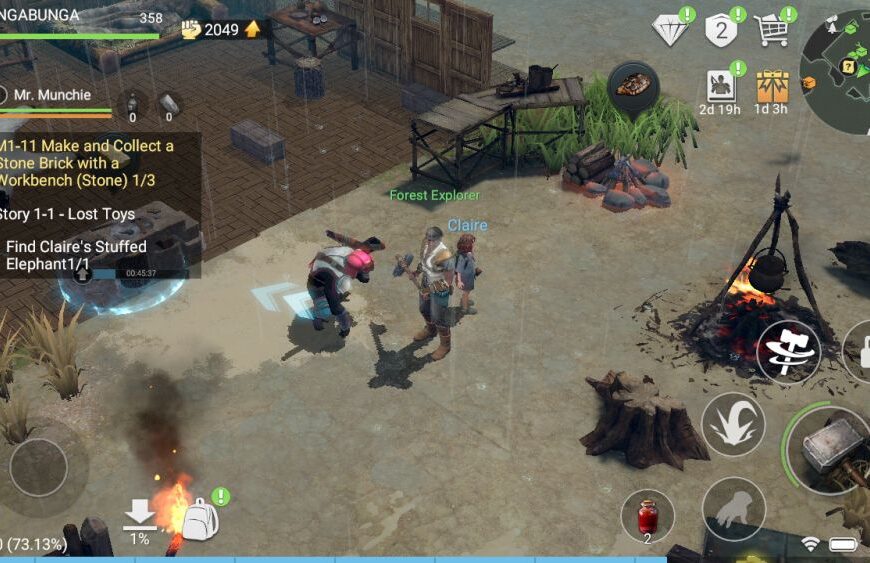Tap the grab hand interact button

pyautogui.click(x=733, y=508)
